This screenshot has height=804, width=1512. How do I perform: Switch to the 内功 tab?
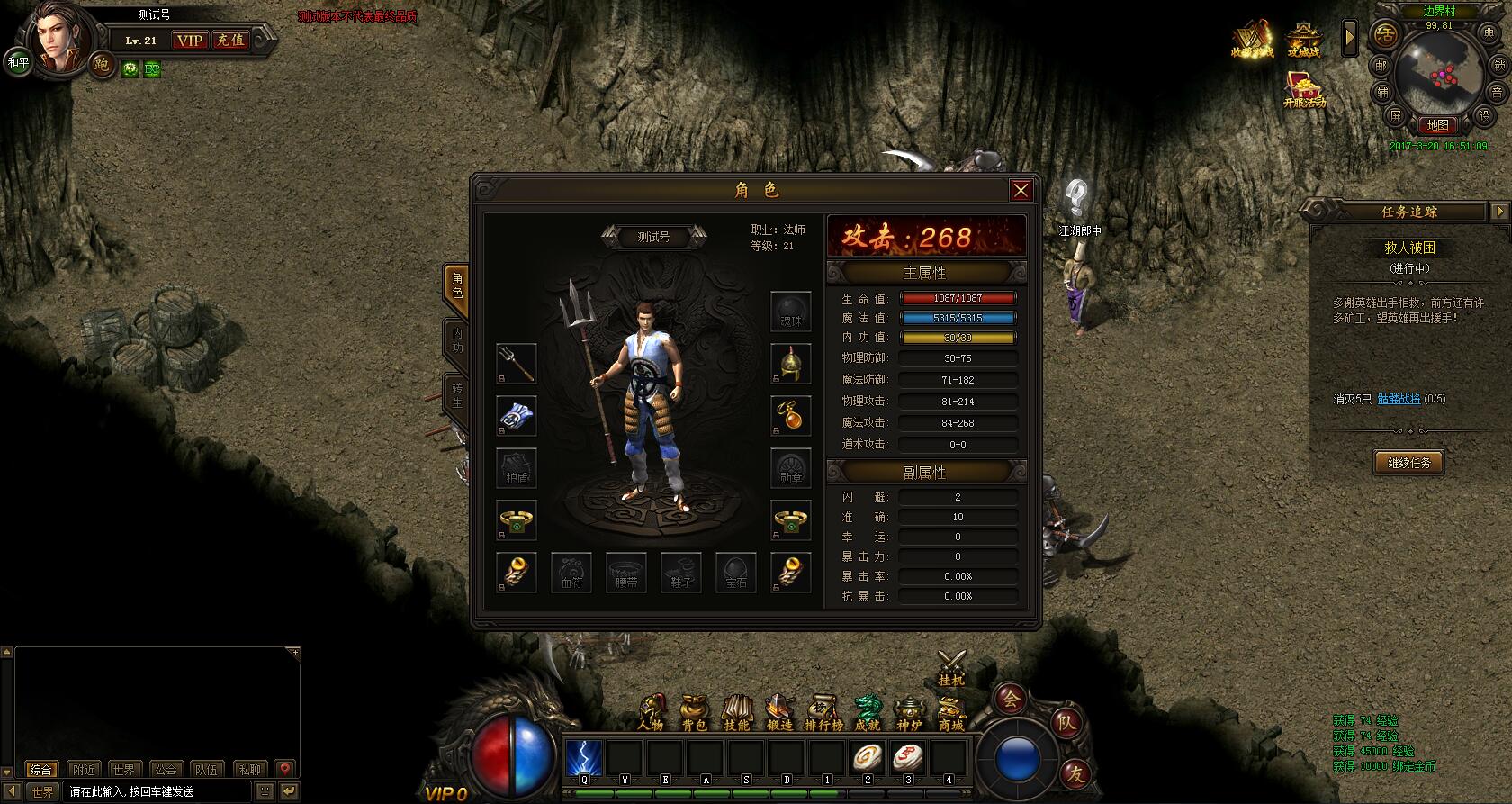click(x=457, y=341)
